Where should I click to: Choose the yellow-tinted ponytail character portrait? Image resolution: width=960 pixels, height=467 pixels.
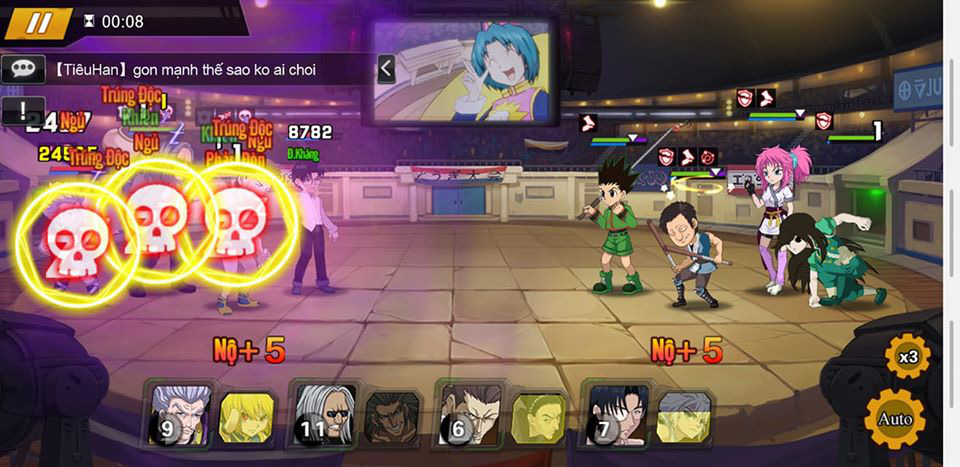[539, 416]
